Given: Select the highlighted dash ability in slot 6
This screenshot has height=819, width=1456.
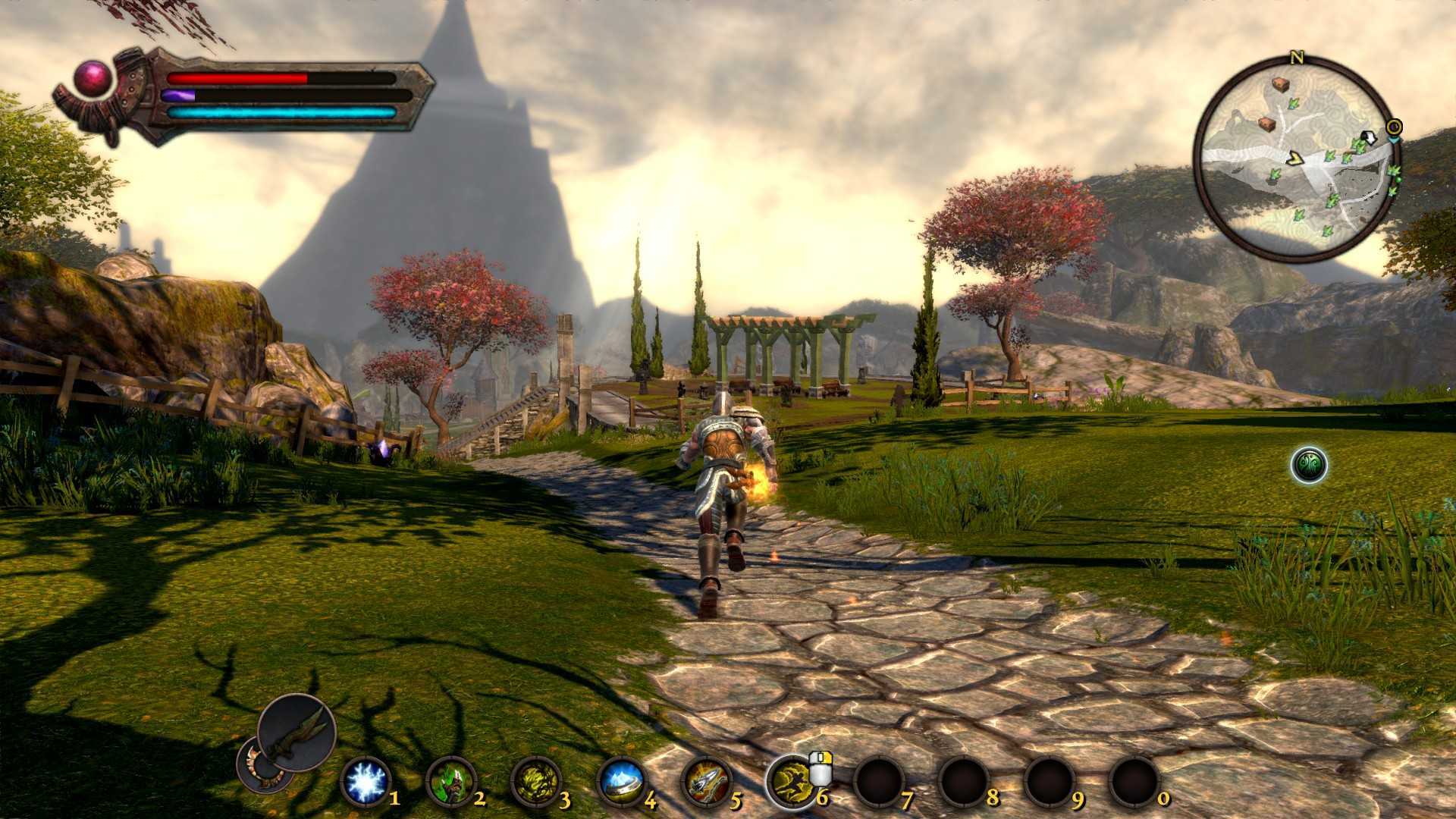Looking at the screenshot, I should pyautogui.click(x=791, y=782).
